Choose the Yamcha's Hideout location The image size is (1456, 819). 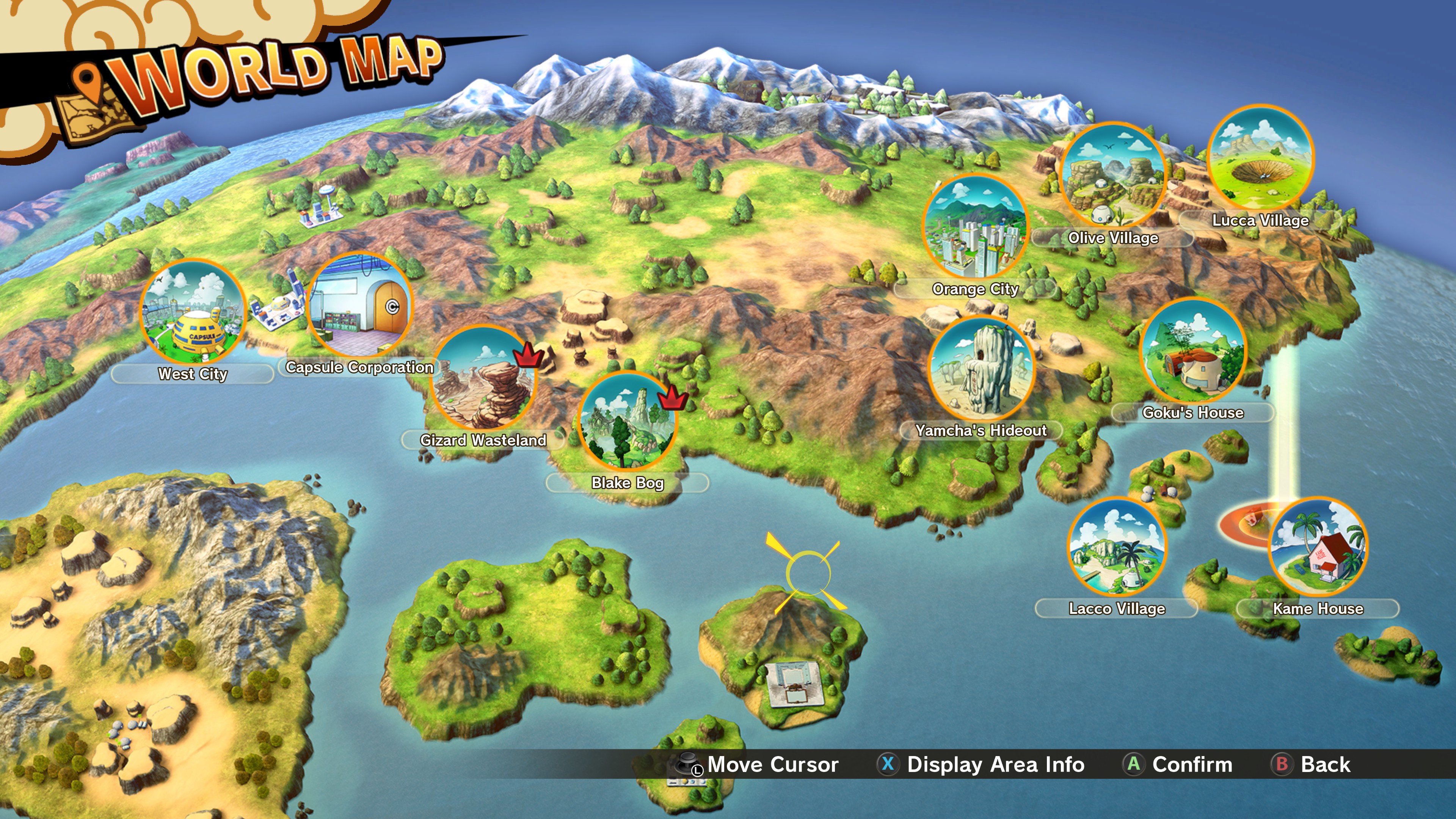981,369
